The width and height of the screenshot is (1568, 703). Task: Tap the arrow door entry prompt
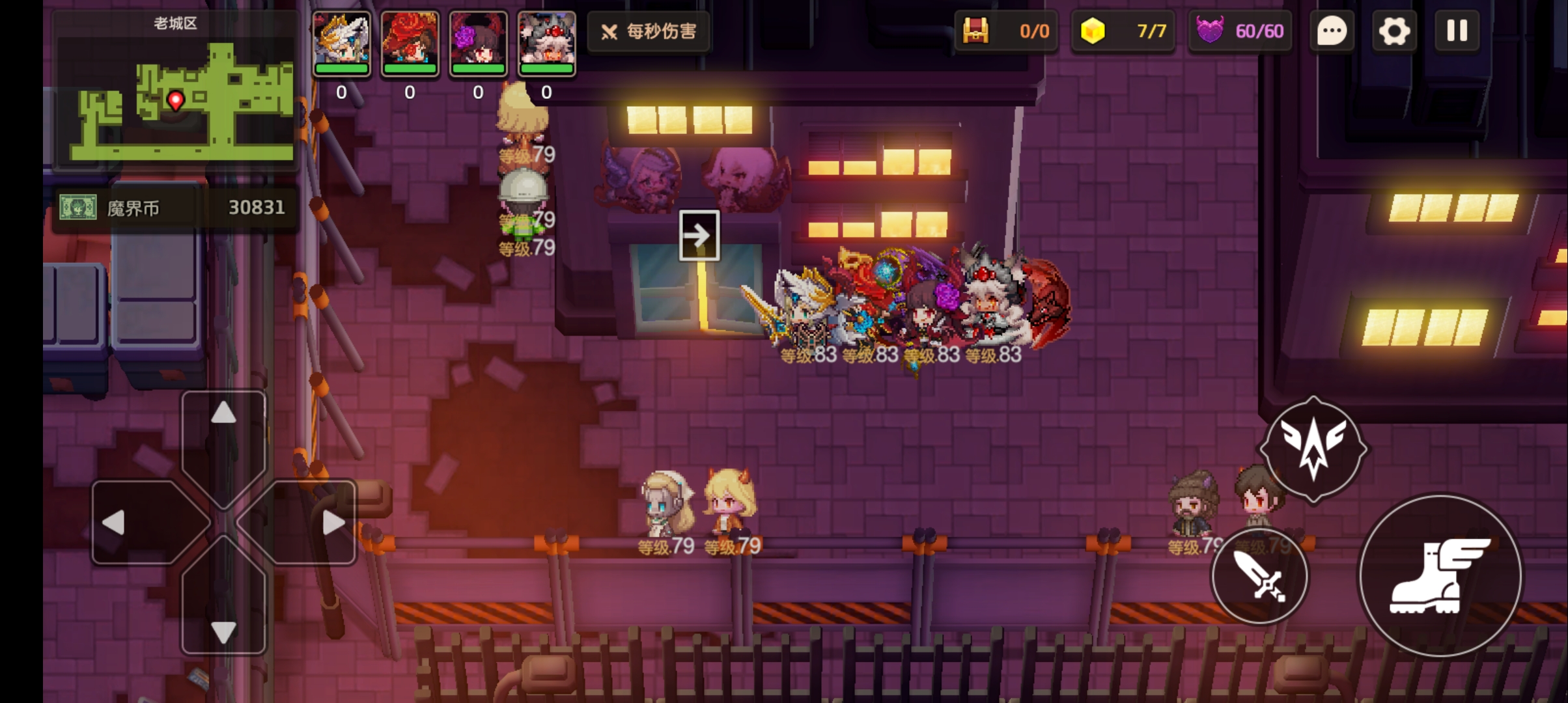click(699, 235)
